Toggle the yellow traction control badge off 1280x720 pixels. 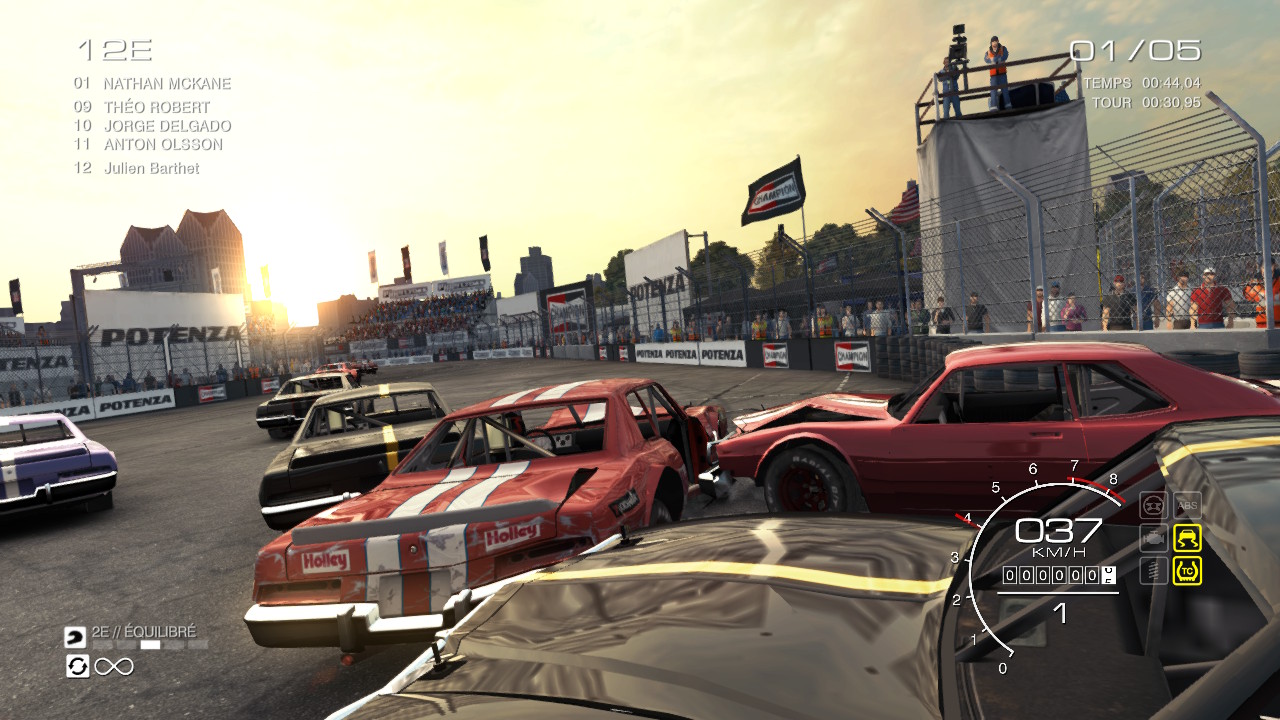(1188, 569)
